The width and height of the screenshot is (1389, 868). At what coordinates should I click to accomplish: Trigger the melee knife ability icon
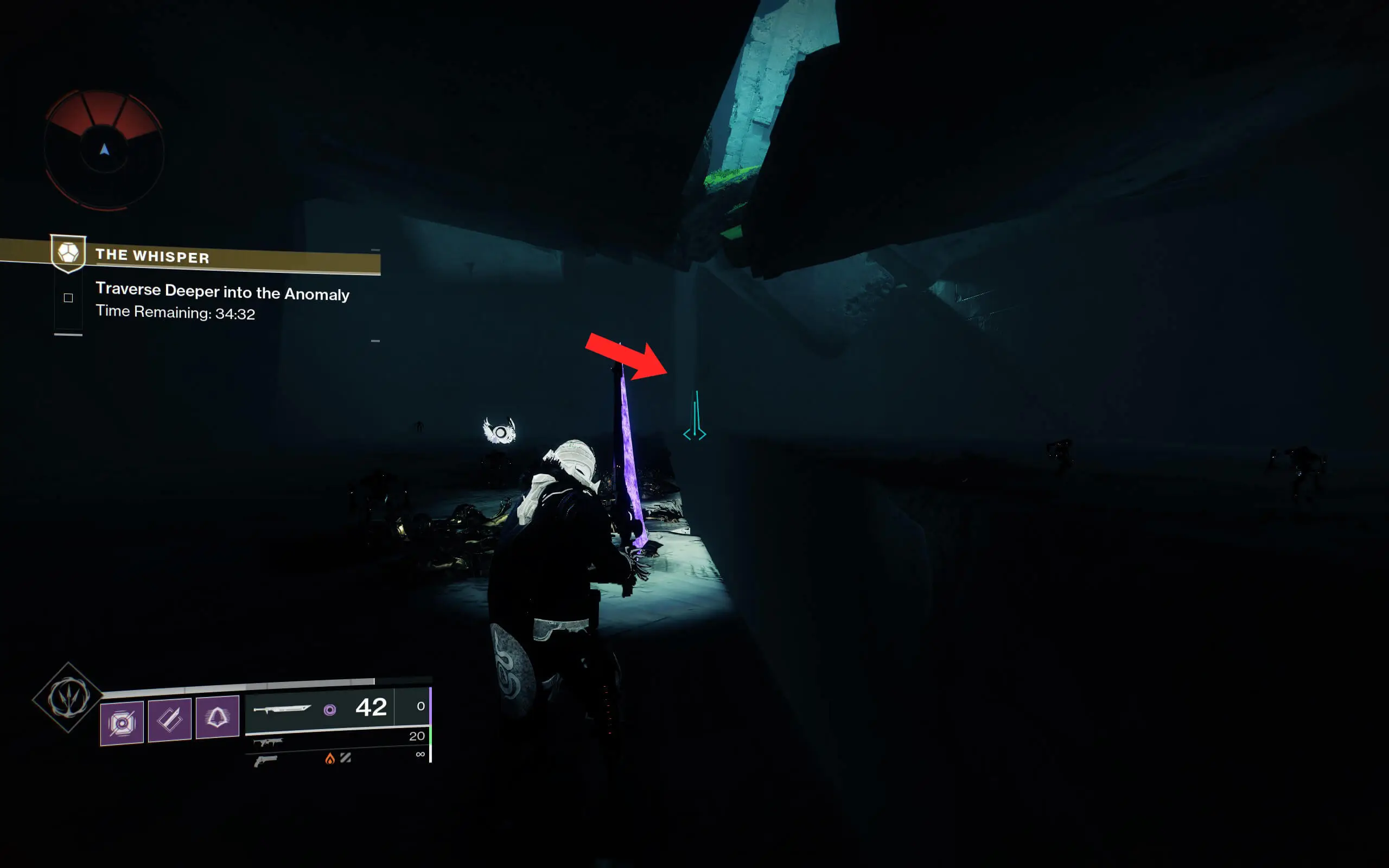point(169,719)
